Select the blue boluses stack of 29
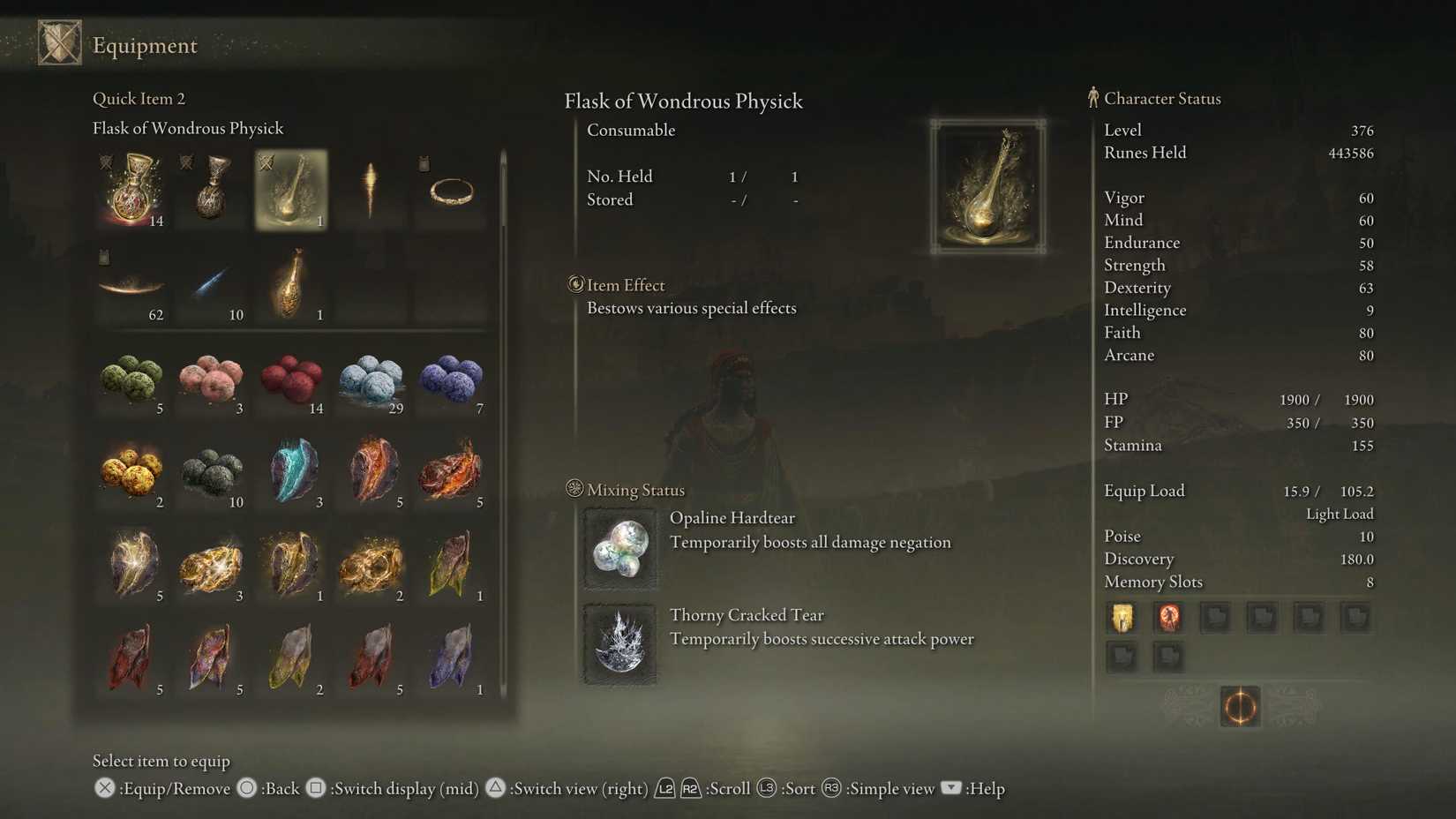The image size is (1456, 819). click(371, 379)
